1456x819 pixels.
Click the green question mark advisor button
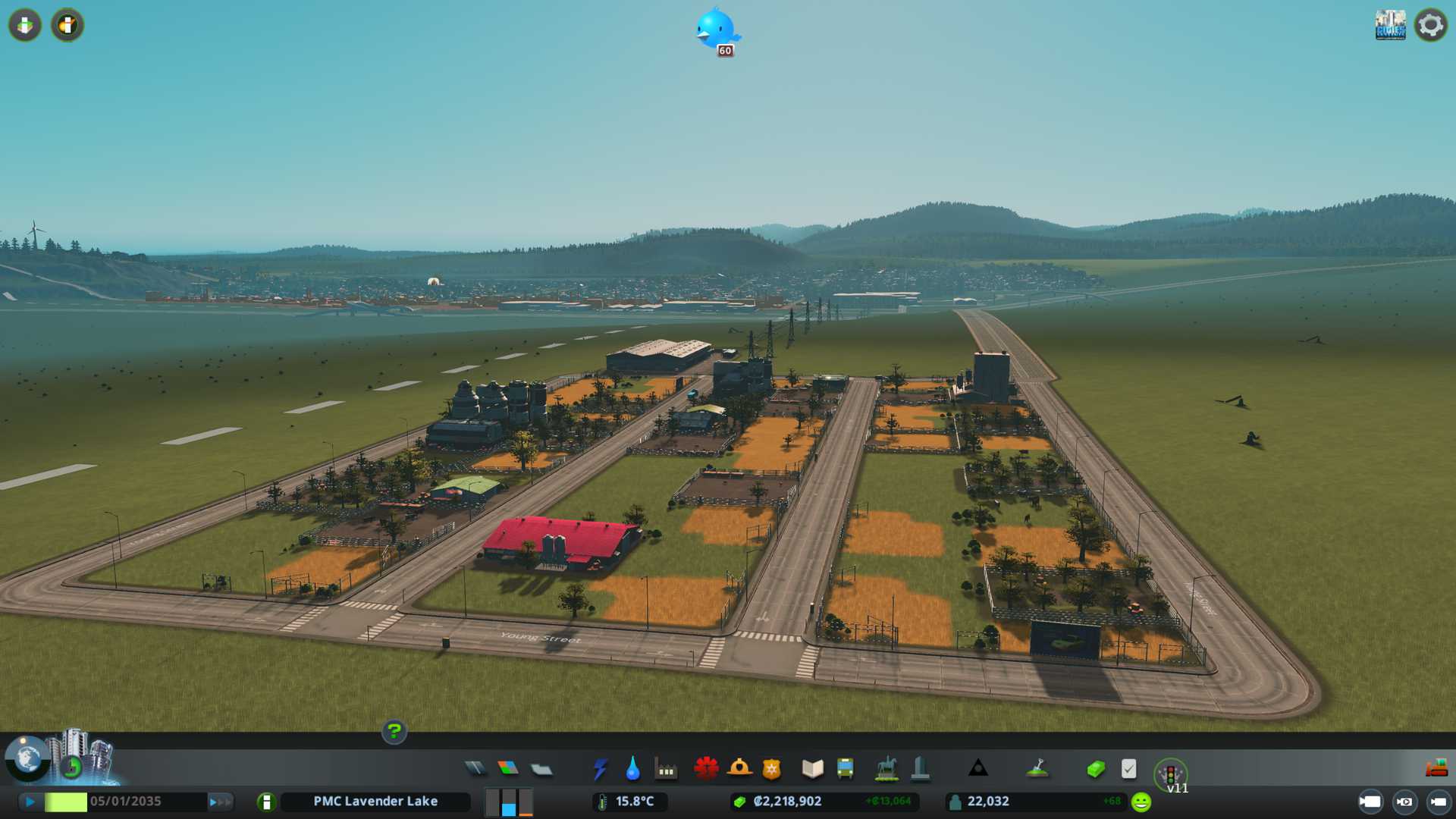click(x=394, y=732)
